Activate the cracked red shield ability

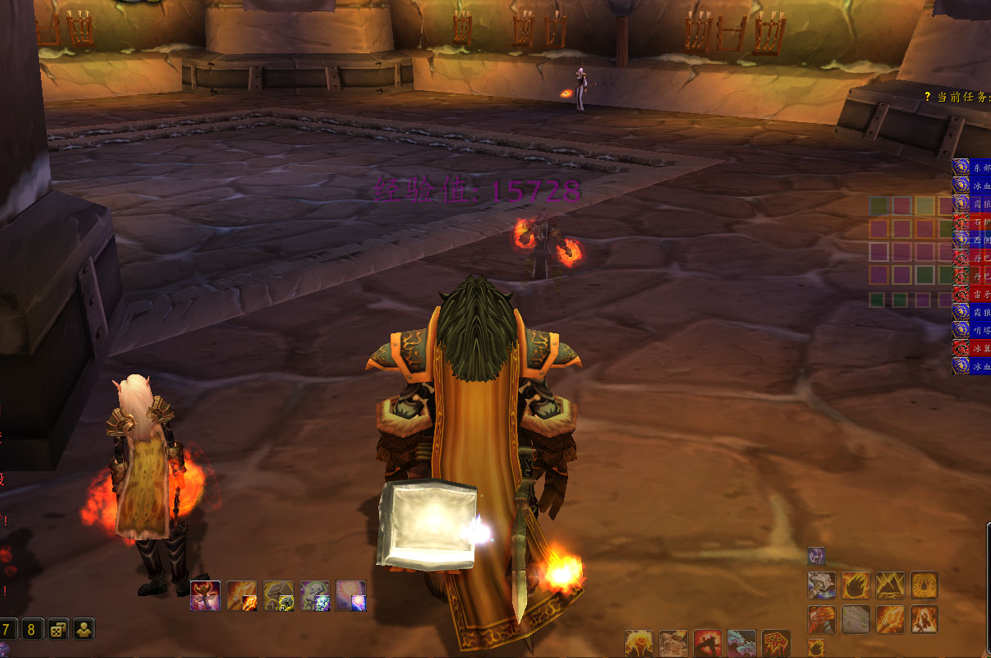click(x=775, y=643)
